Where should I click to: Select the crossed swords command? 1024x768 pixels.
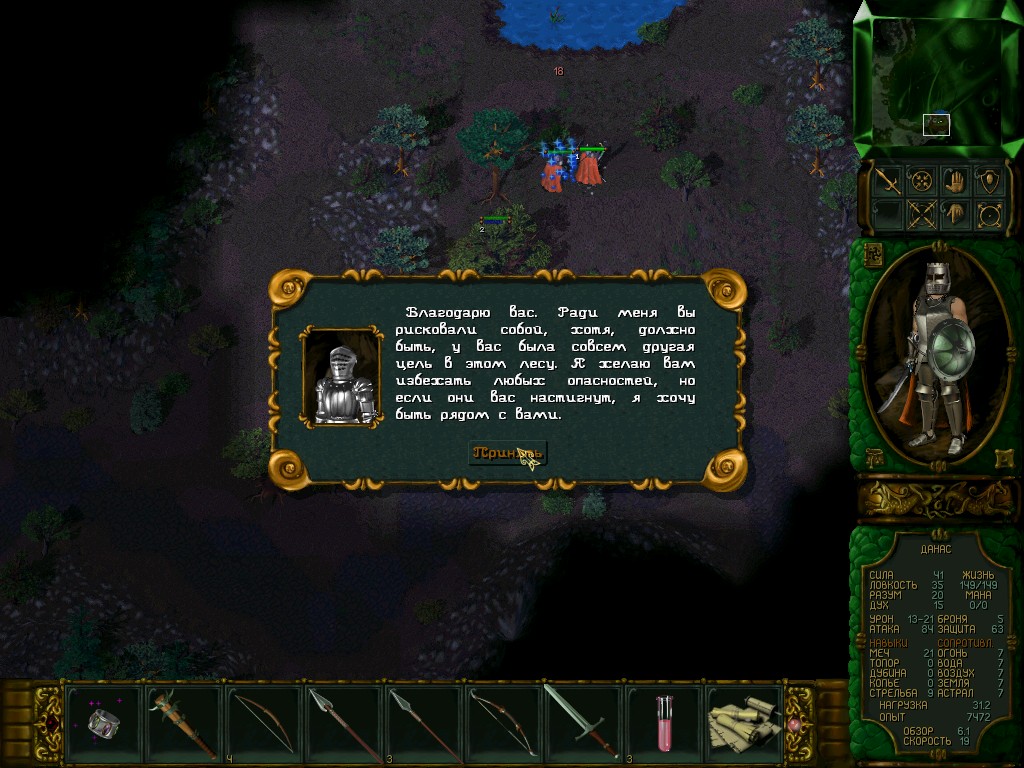pos(920,214)
